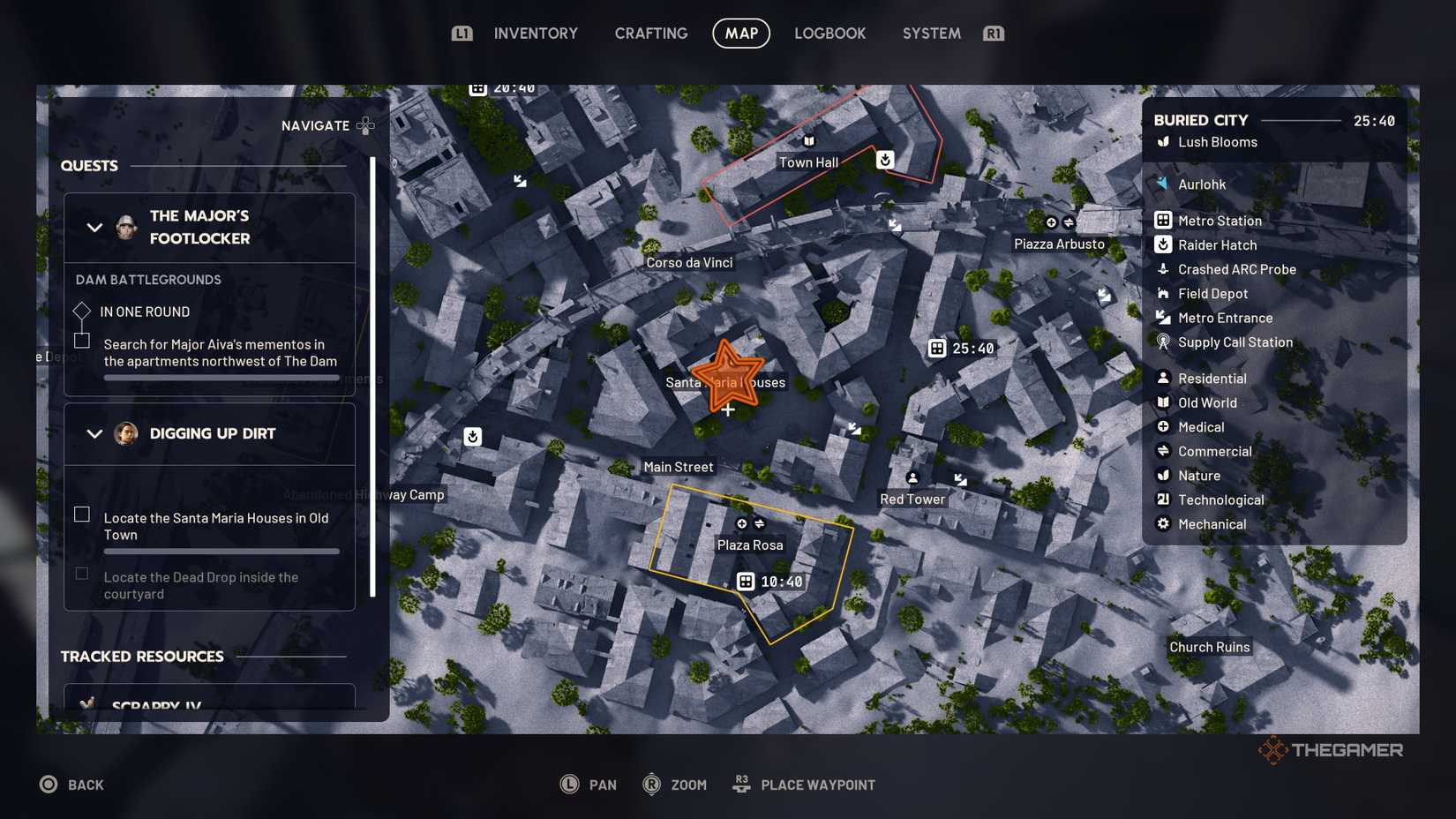Screen dimensions: 1456x819
Task: Click the Back button
Action: [x=72, y=784]
